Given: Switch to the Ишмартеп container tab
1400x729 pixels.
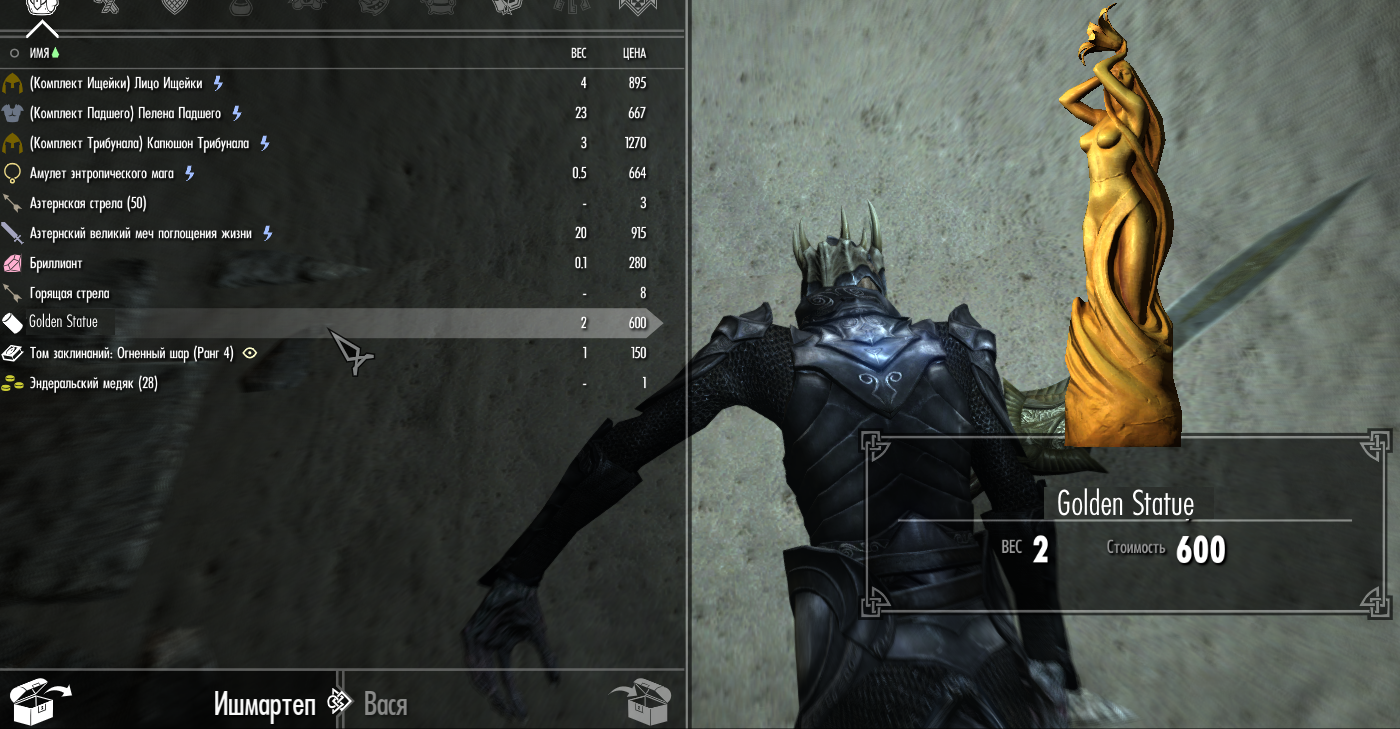Looking at the screenshot, I should [264, 704].
